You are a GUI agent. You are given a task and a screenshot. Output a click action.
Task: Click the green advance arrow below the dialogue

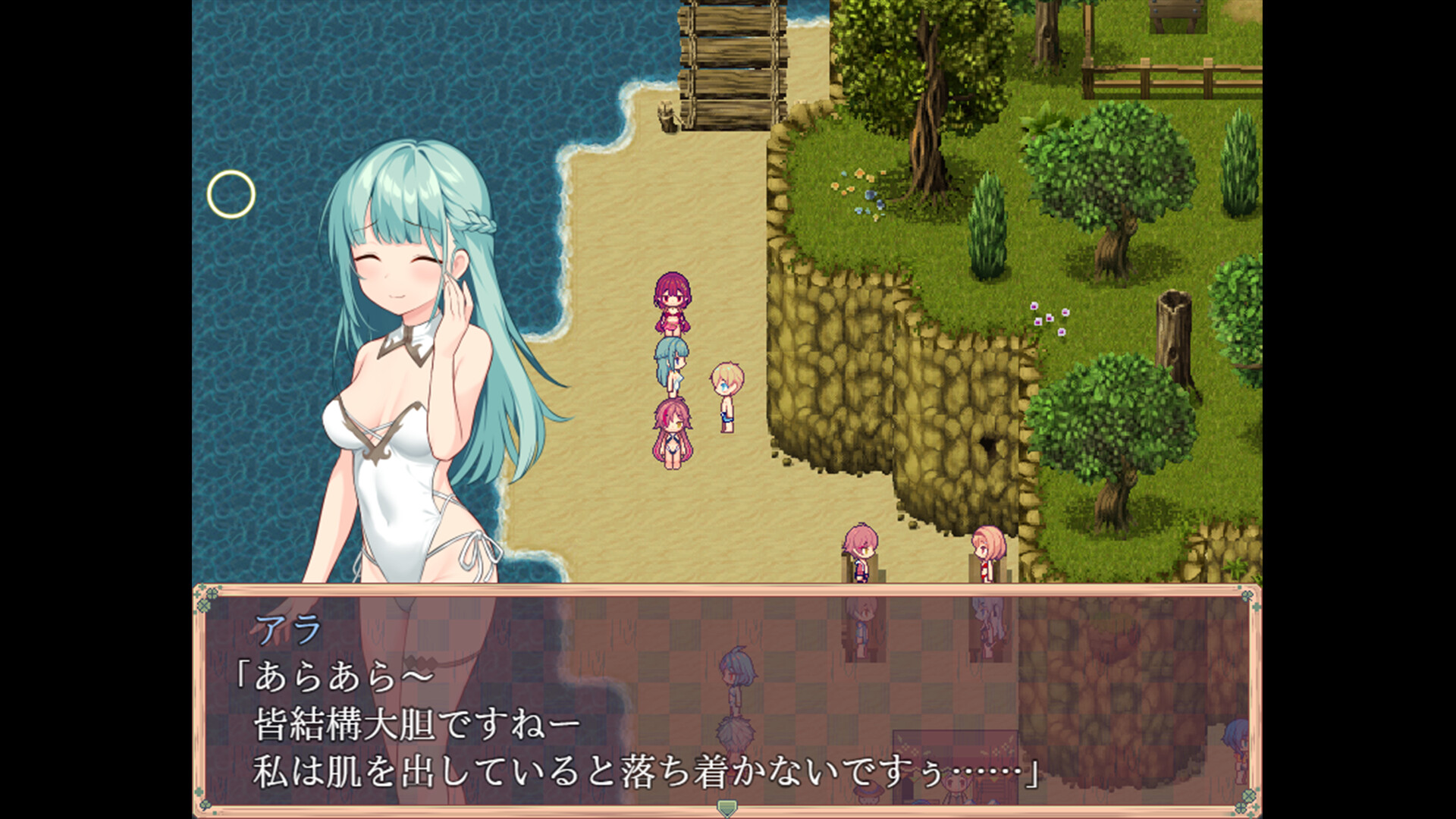(726, 808)
